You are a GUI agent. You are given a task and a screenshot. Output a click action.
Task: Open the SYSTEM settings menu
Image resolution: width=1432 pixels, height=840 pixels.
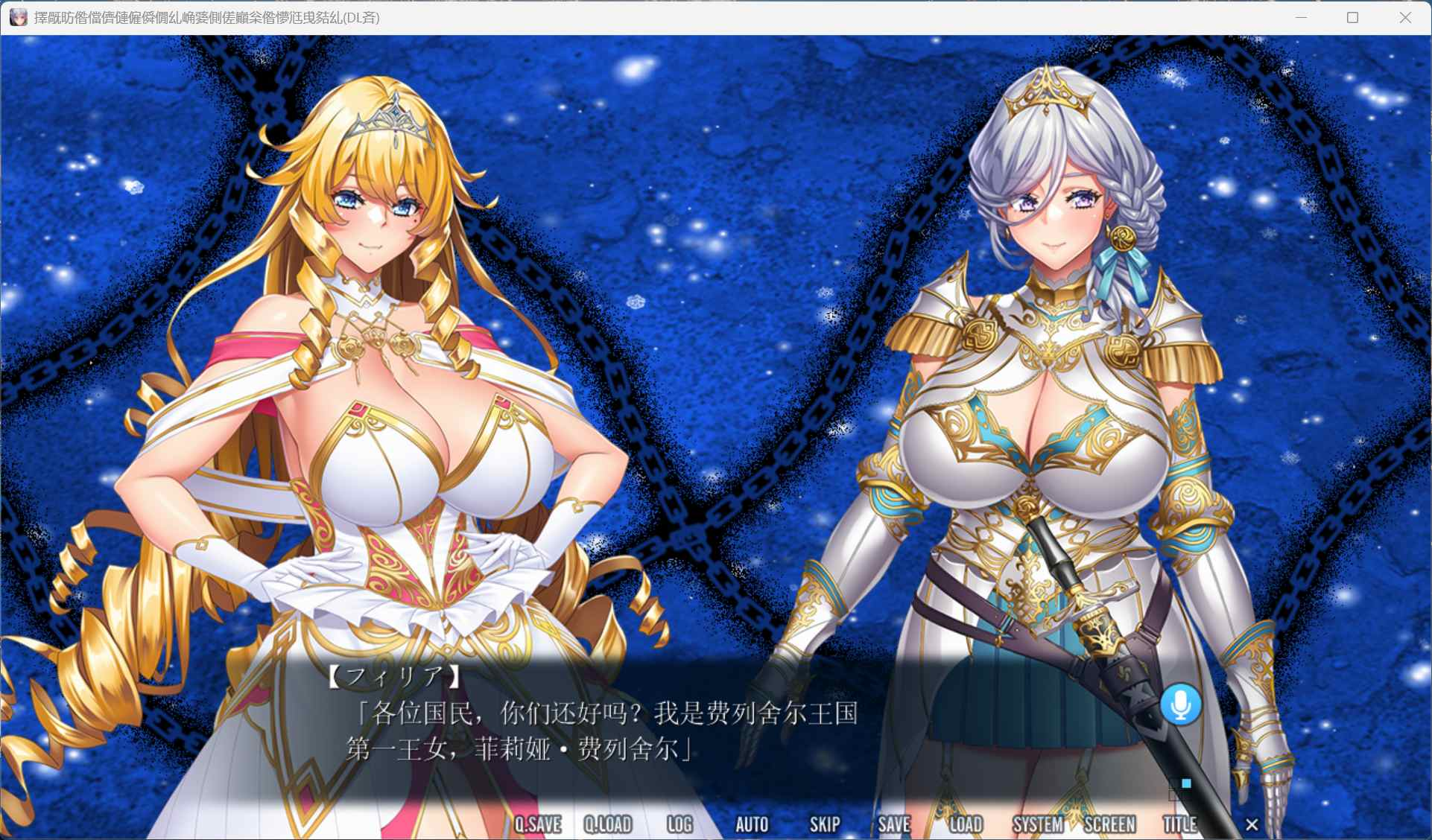pyautogui.click(x=1039, y=824)
